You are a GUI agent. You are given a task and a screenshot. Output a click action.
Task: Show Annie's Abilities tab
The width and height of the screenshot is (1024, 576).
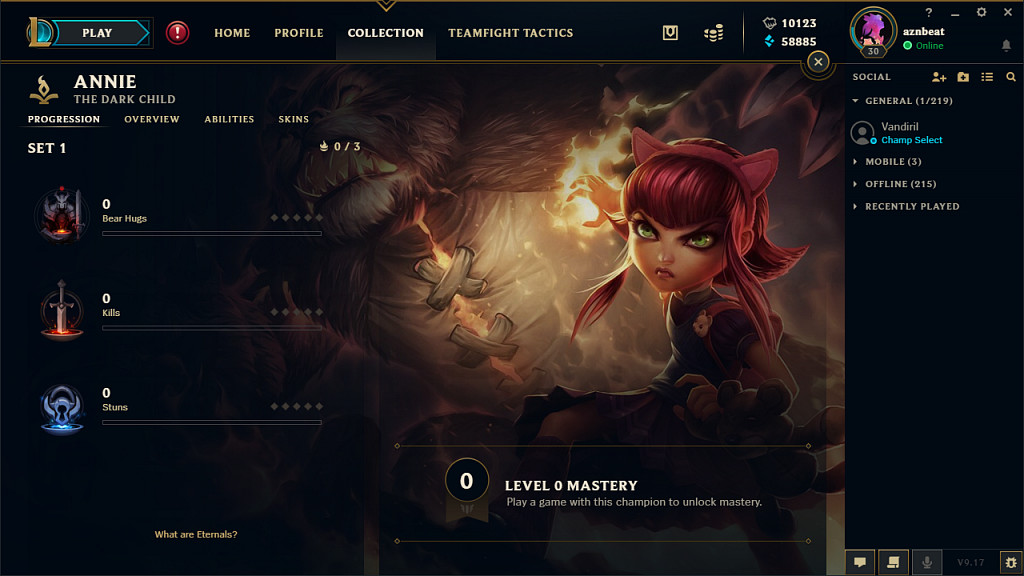click(229, 119)
